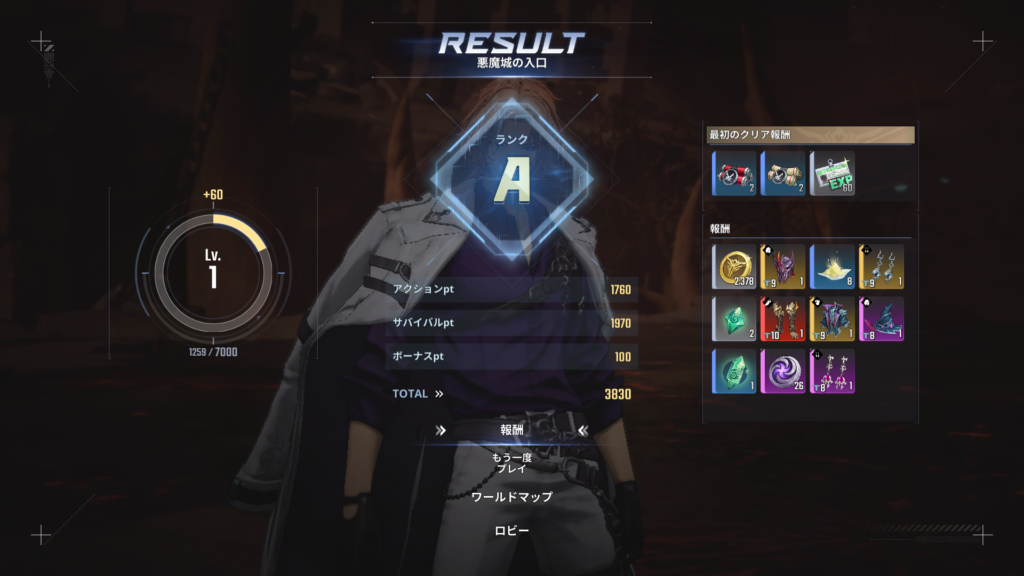
Task: Choose もう一度プレイ to play again
Action: [x=512, y=463]
